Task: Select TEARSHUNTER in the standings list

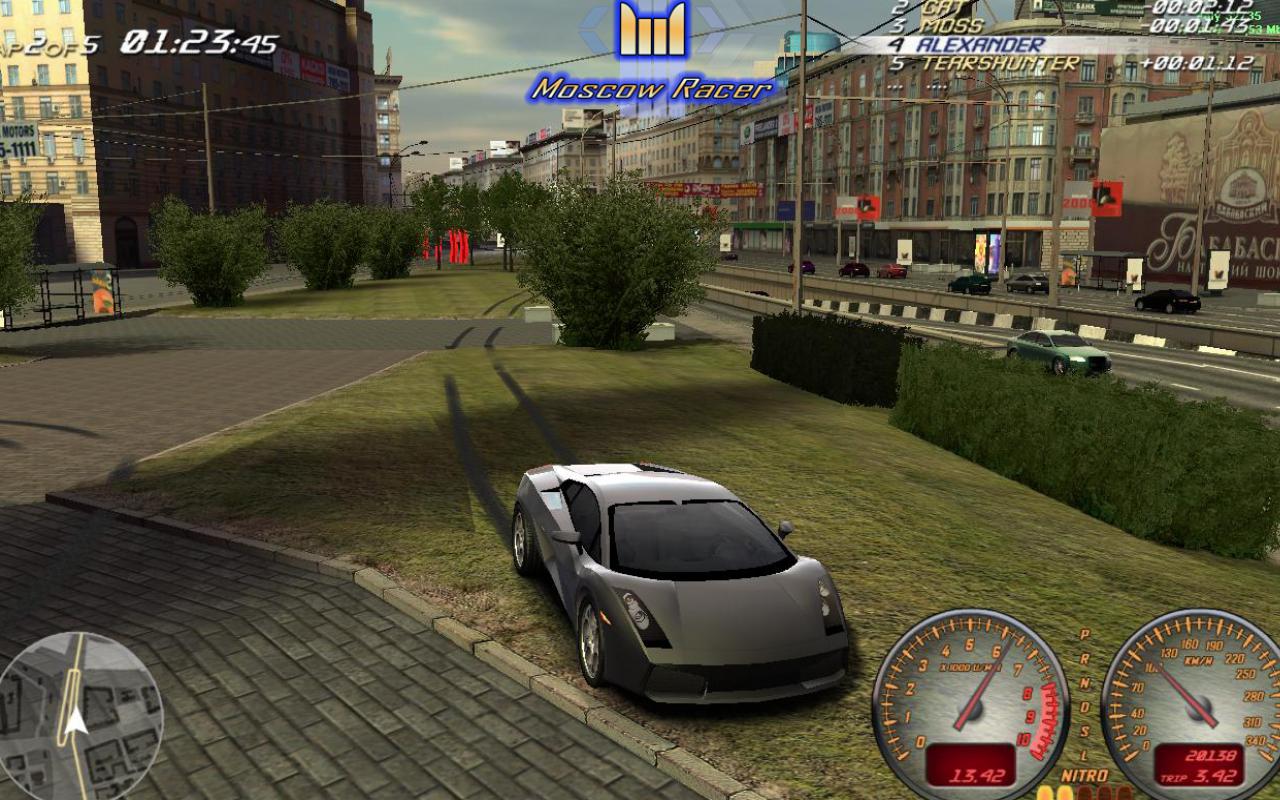Action: coord(1000,63)
